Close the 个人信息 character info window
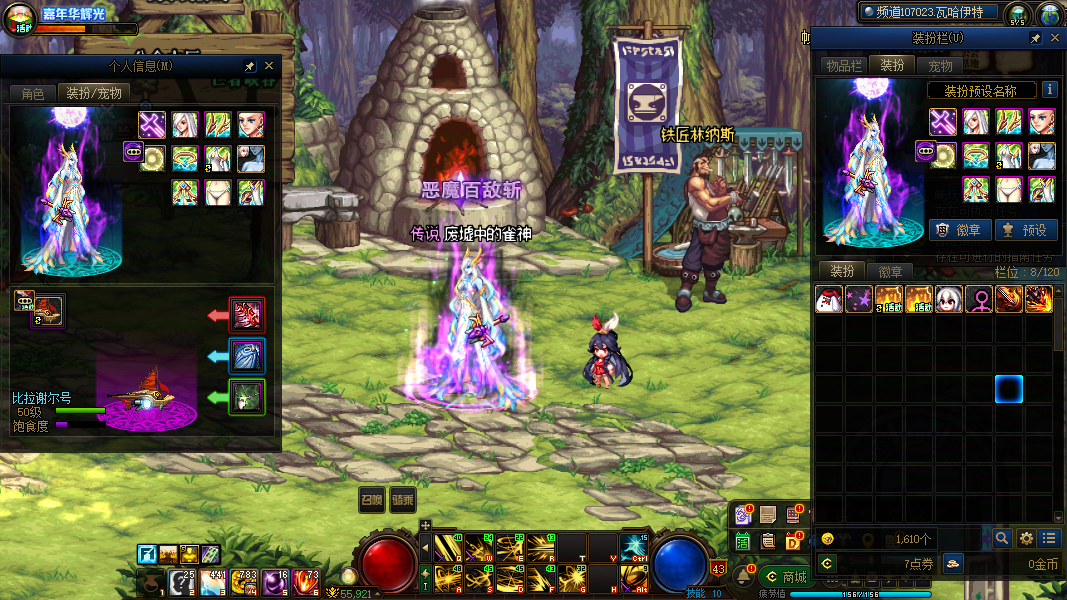1067x600 pixels. pos(268,66)
